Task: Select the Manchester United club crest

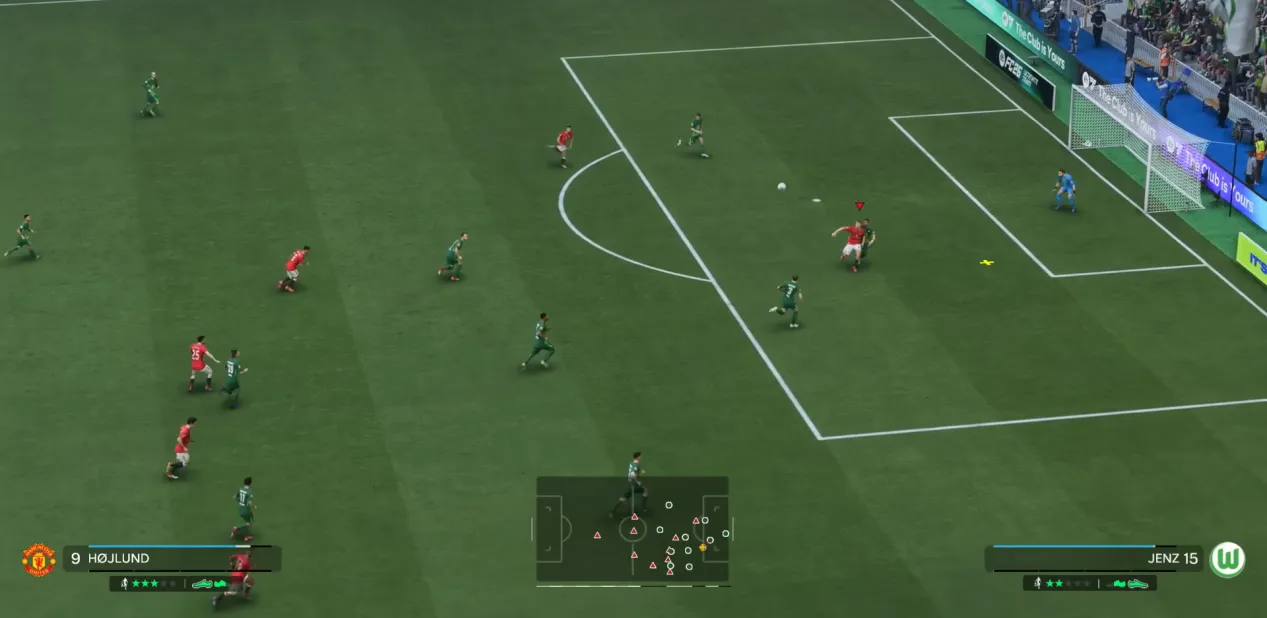Action: (x=38, y=560)
